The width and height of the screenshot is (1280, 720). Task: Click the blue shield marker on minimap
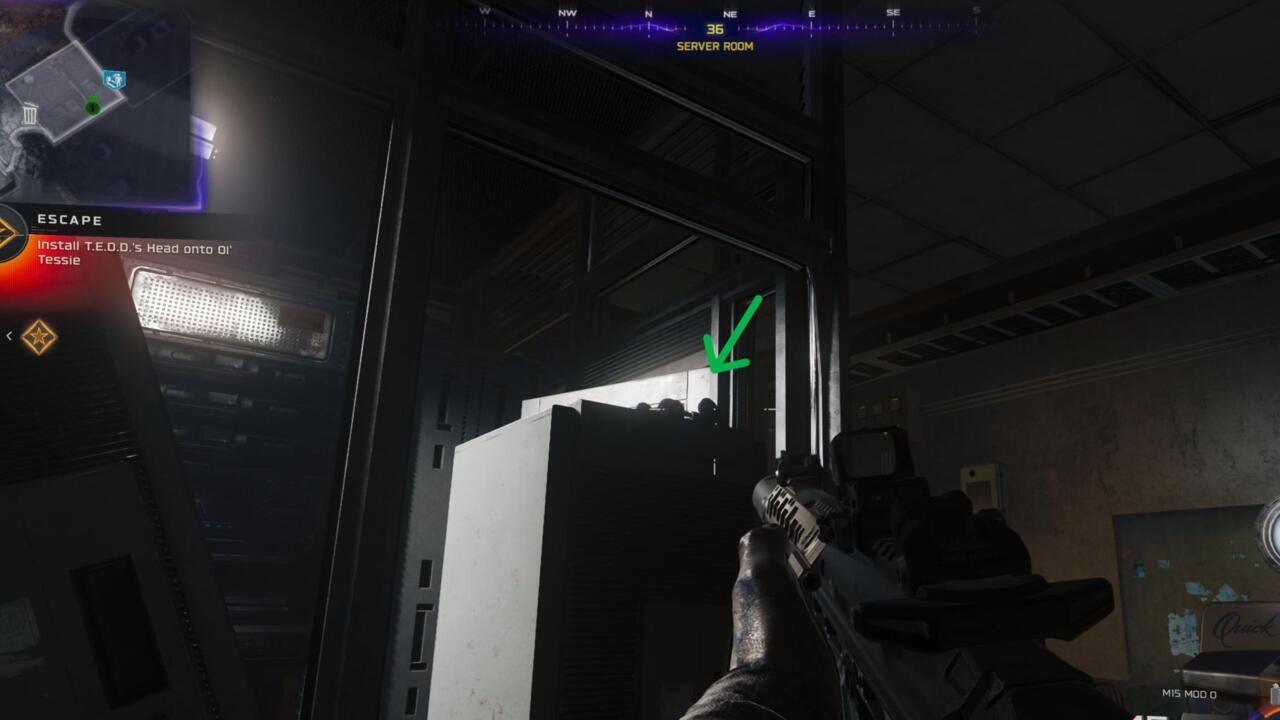tap(114, 79)
